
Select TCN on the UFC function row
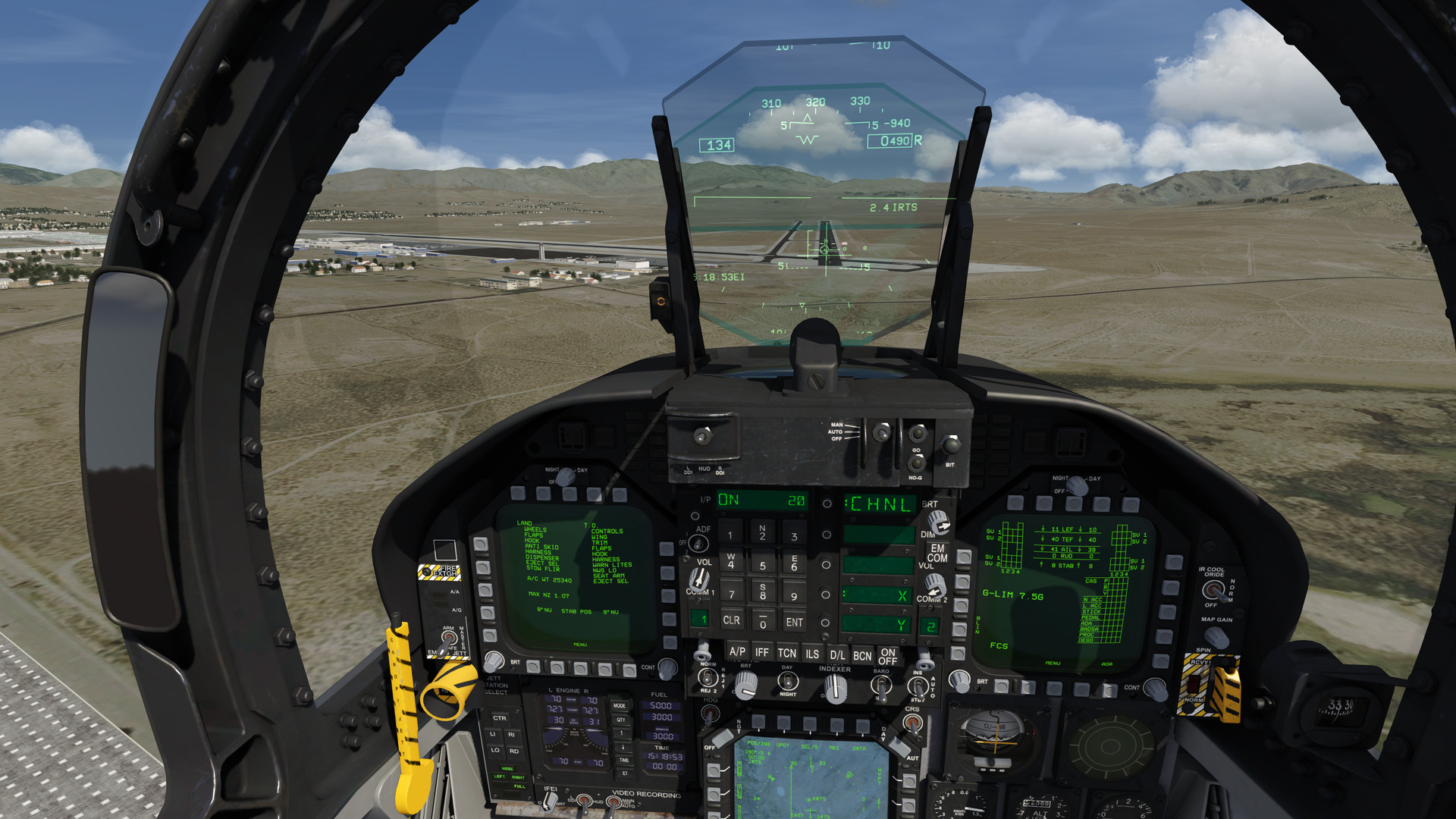(x=788, y=652)
